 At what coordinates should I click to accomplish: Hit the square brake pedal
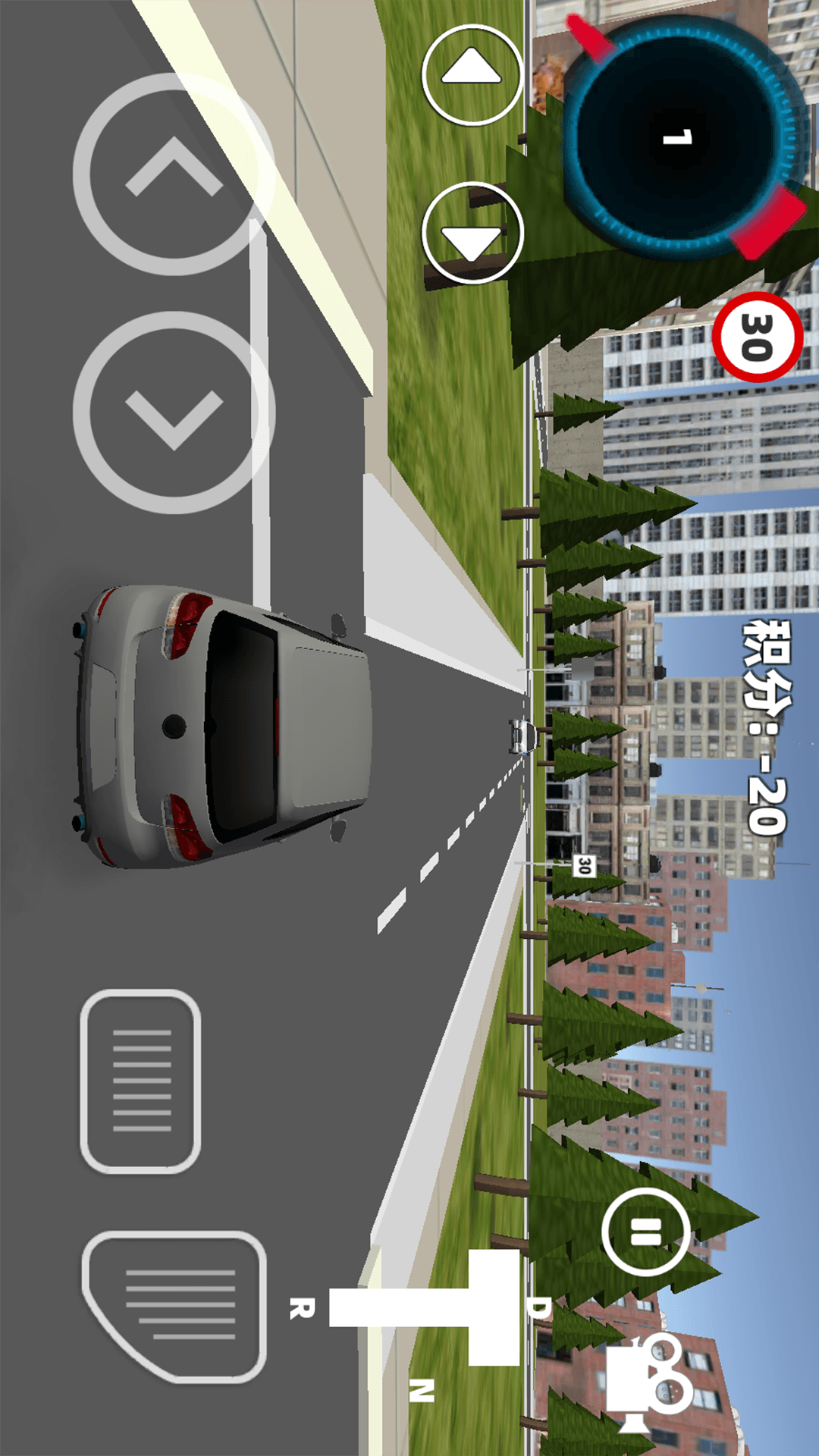click(x=140, y=1081)
